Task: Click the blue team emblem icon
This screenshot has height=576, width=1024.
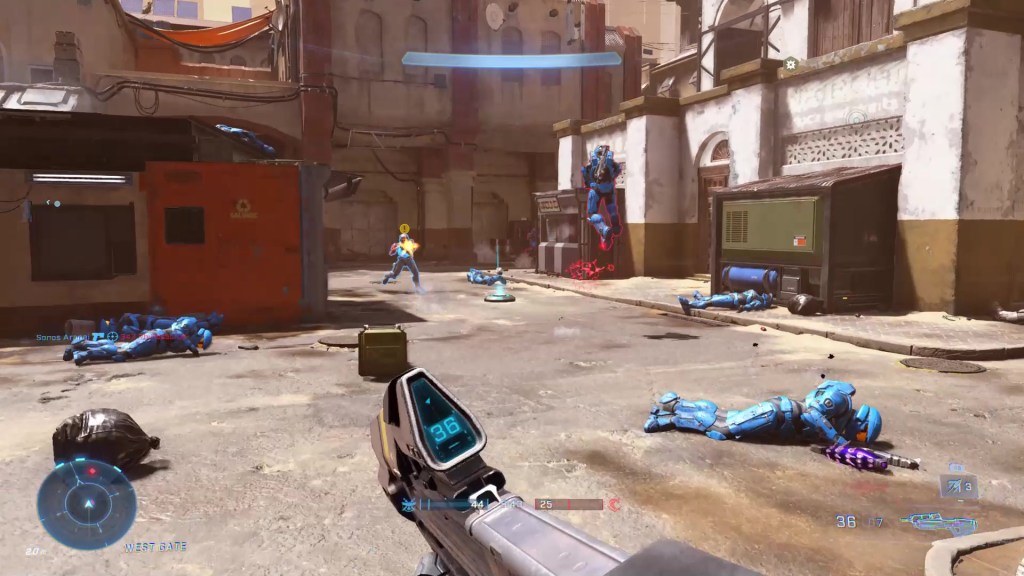Action: pos(408,505)
